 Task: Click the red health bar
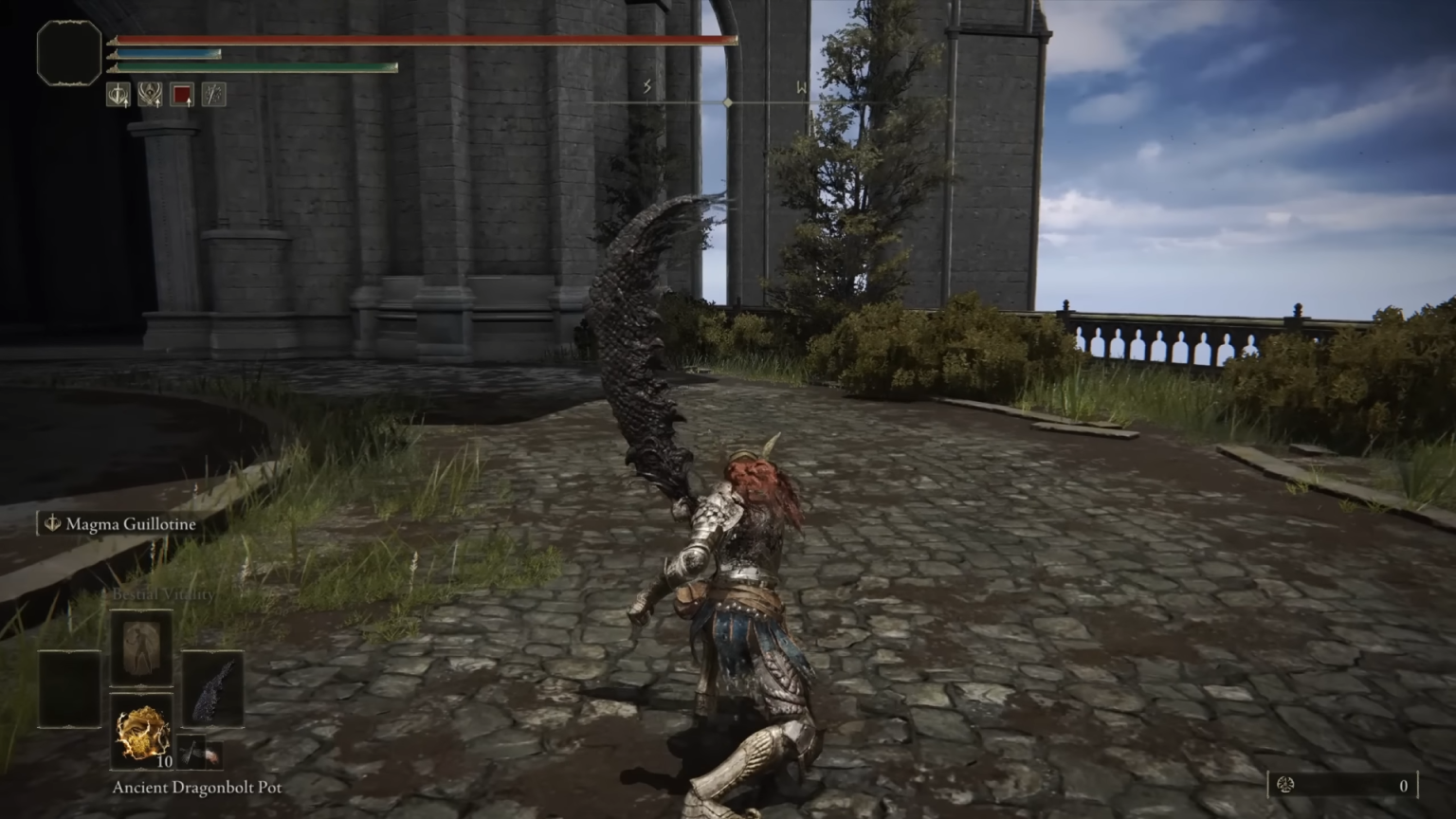(417, 40)
